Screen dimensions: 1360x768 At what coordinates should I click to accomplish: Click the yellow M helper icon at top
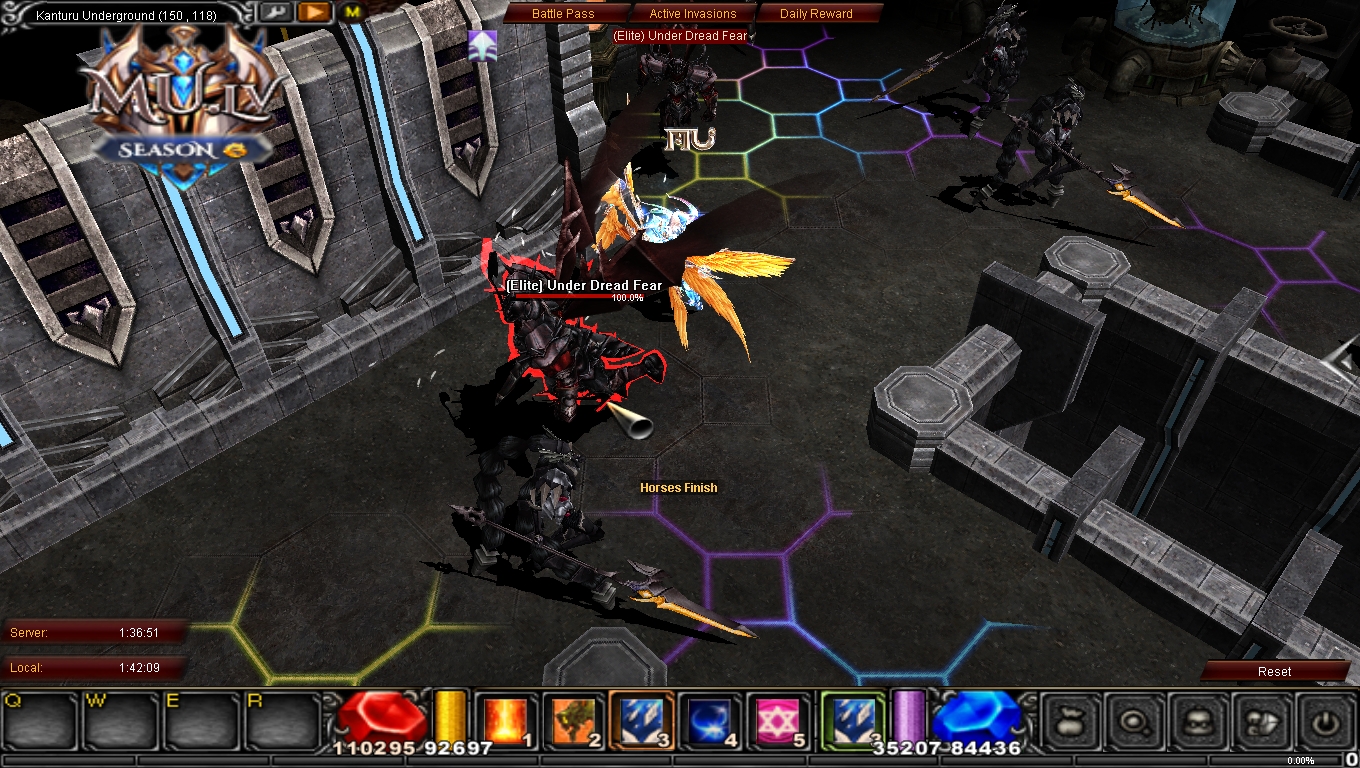(x=351, y=12)
